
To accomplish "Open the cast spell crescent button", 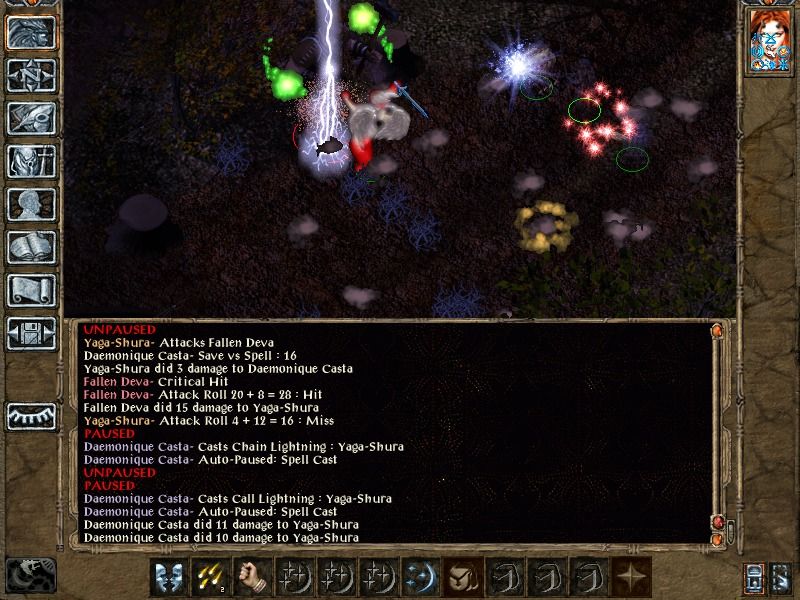I will pos(420,577).
